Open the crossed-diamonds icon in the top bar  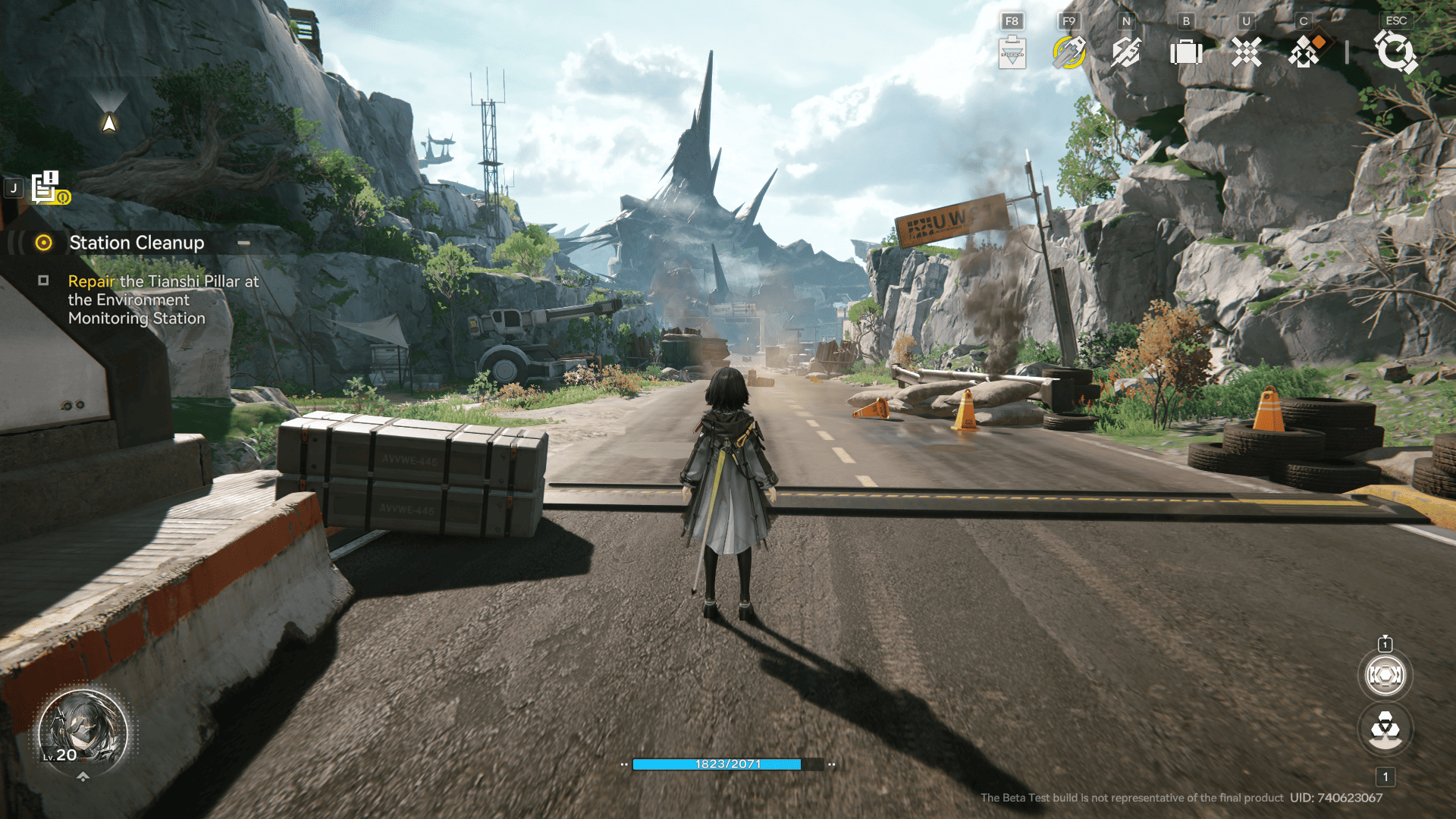(1246, 52)
